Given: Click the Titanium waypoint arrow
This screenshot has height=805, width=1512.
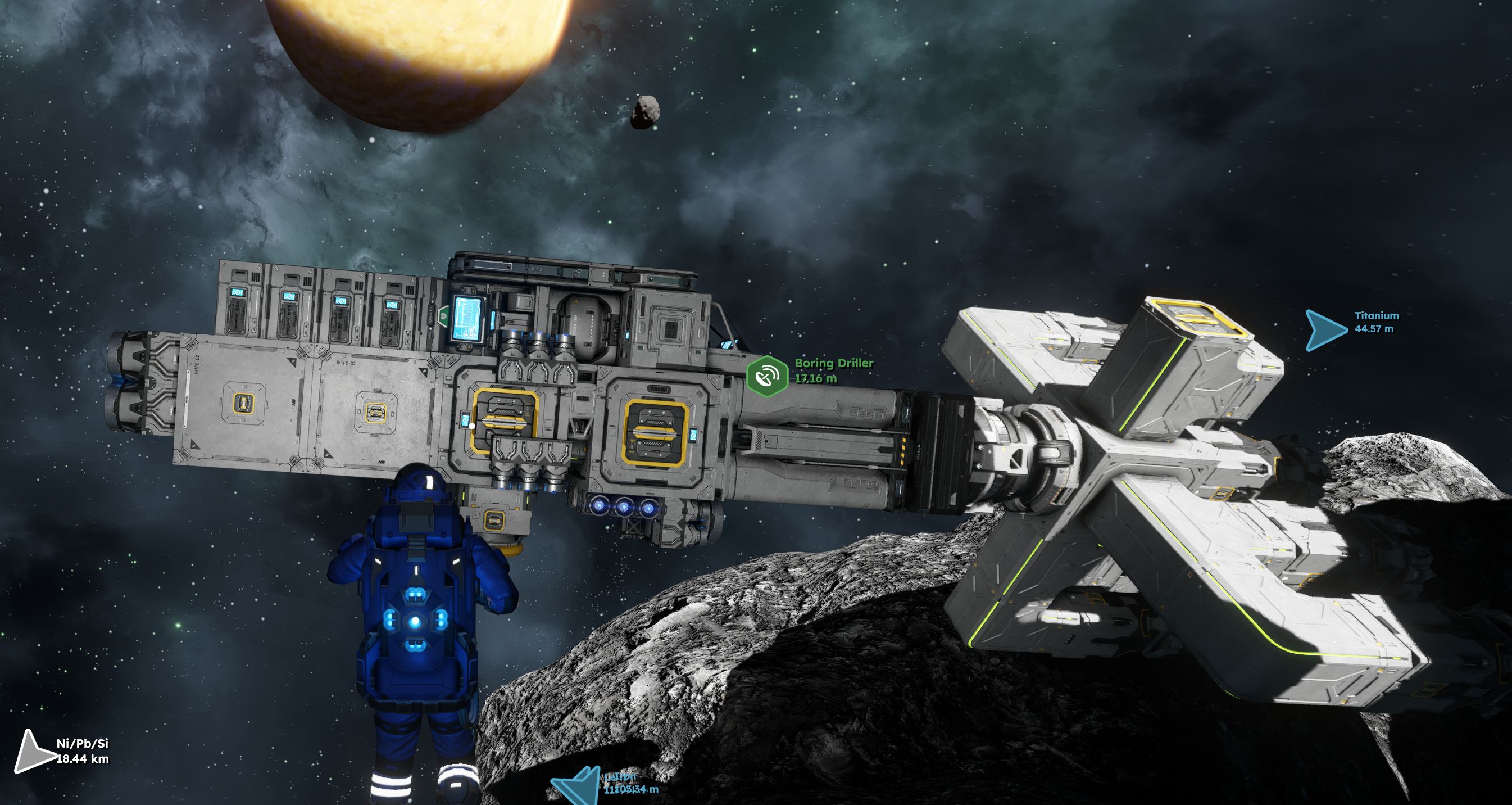Looking at the screenshot, I should coord(1324,329).
